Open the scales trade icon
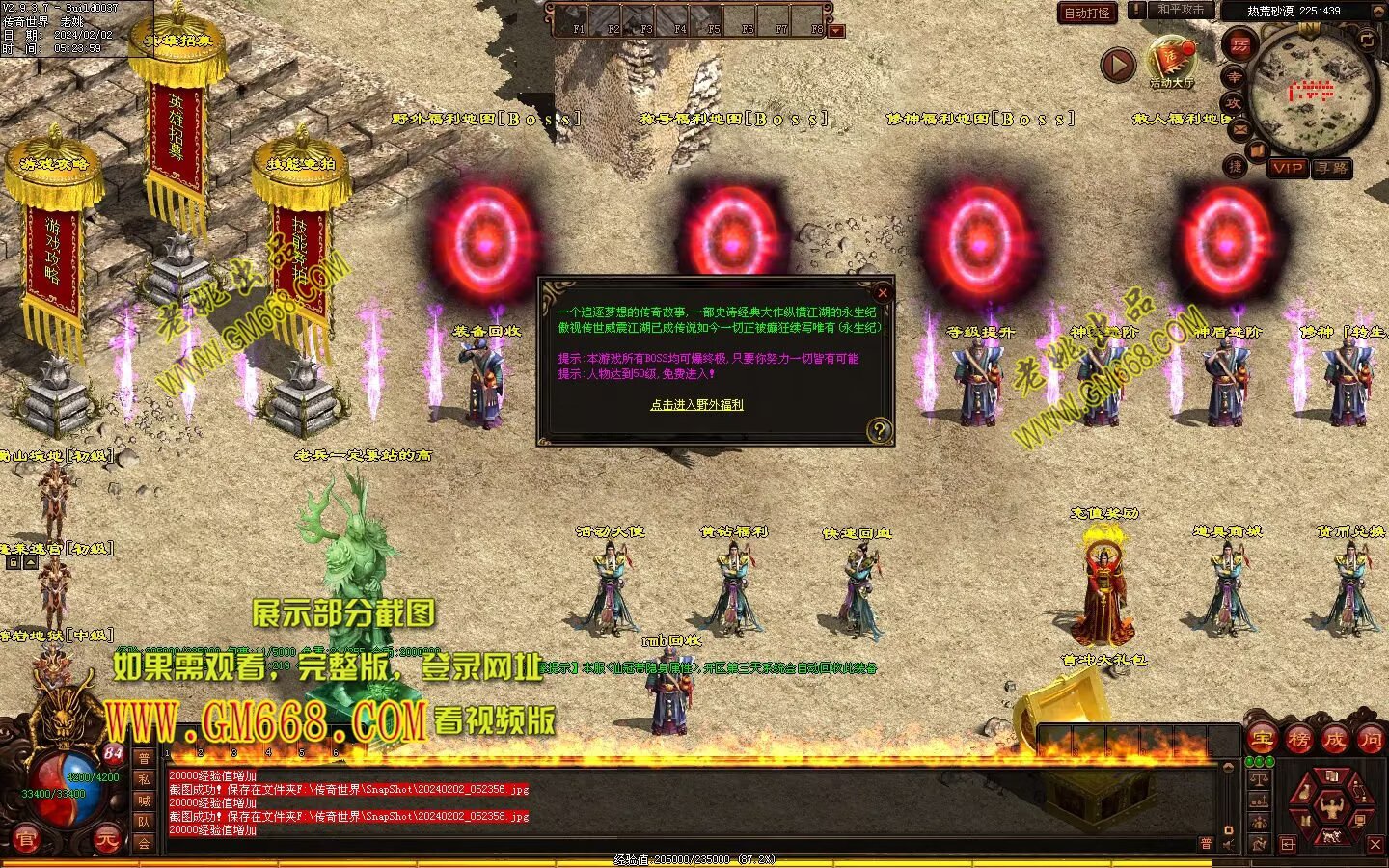 [x=1259, y=779]
